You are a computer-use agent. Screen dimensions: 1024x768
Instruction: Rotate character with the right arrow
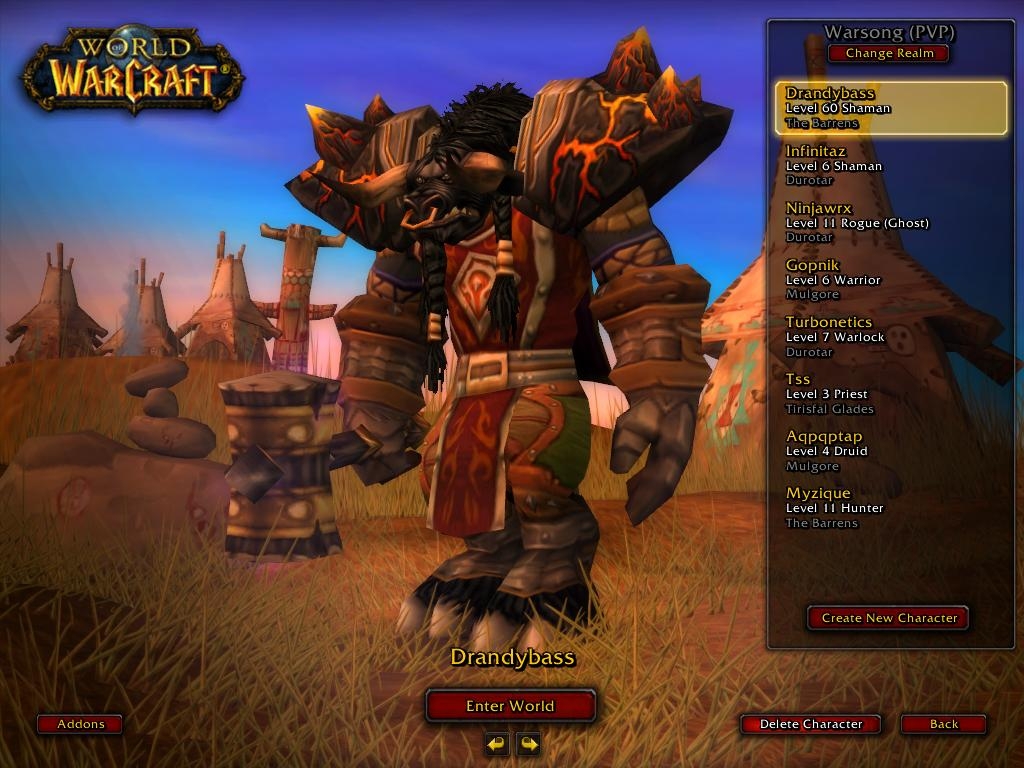pyautogui.click(x=528, y=744)
